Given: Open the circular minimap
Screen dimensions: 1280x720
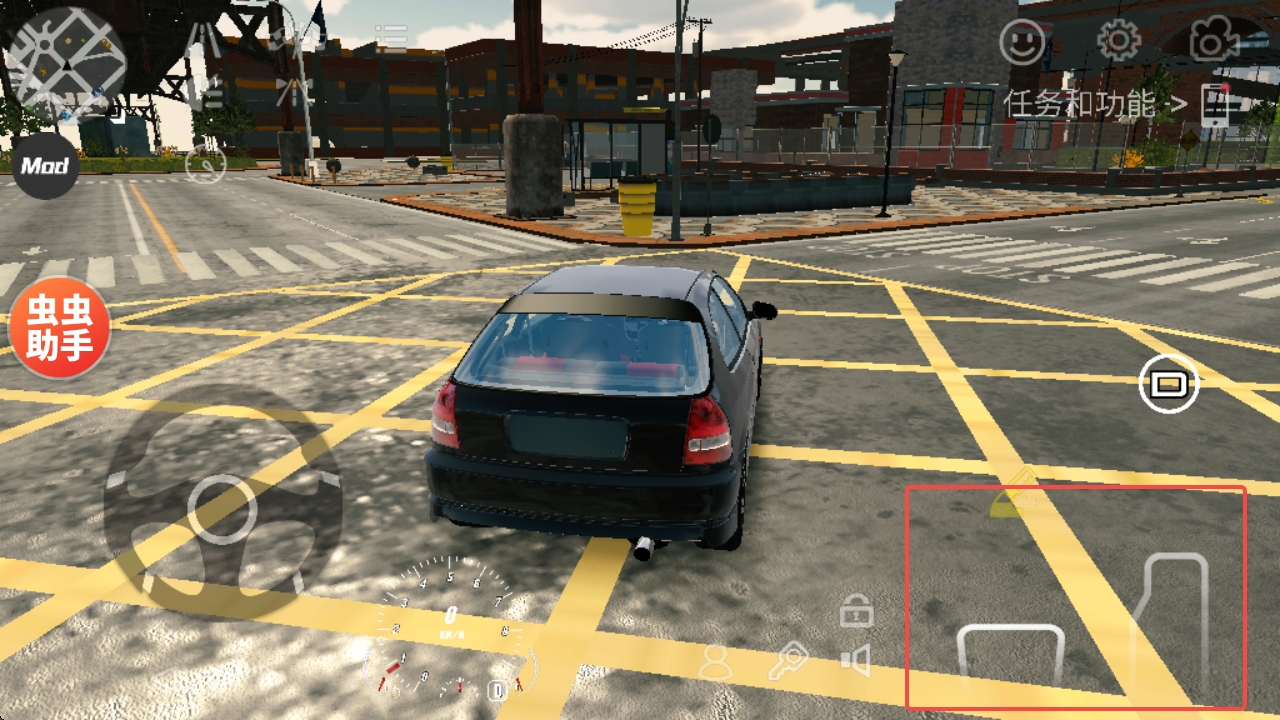Looking at the screenshot, I should pos(66,62).
